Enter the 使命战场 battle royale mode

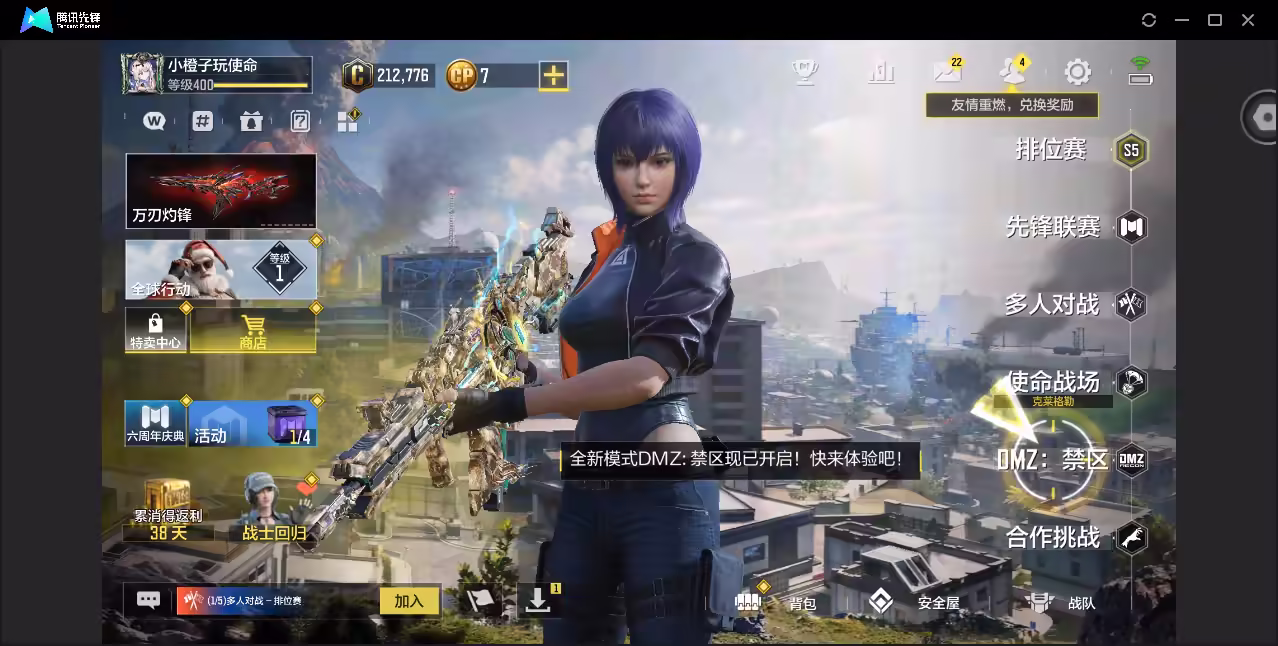(x=1053, y=381)
